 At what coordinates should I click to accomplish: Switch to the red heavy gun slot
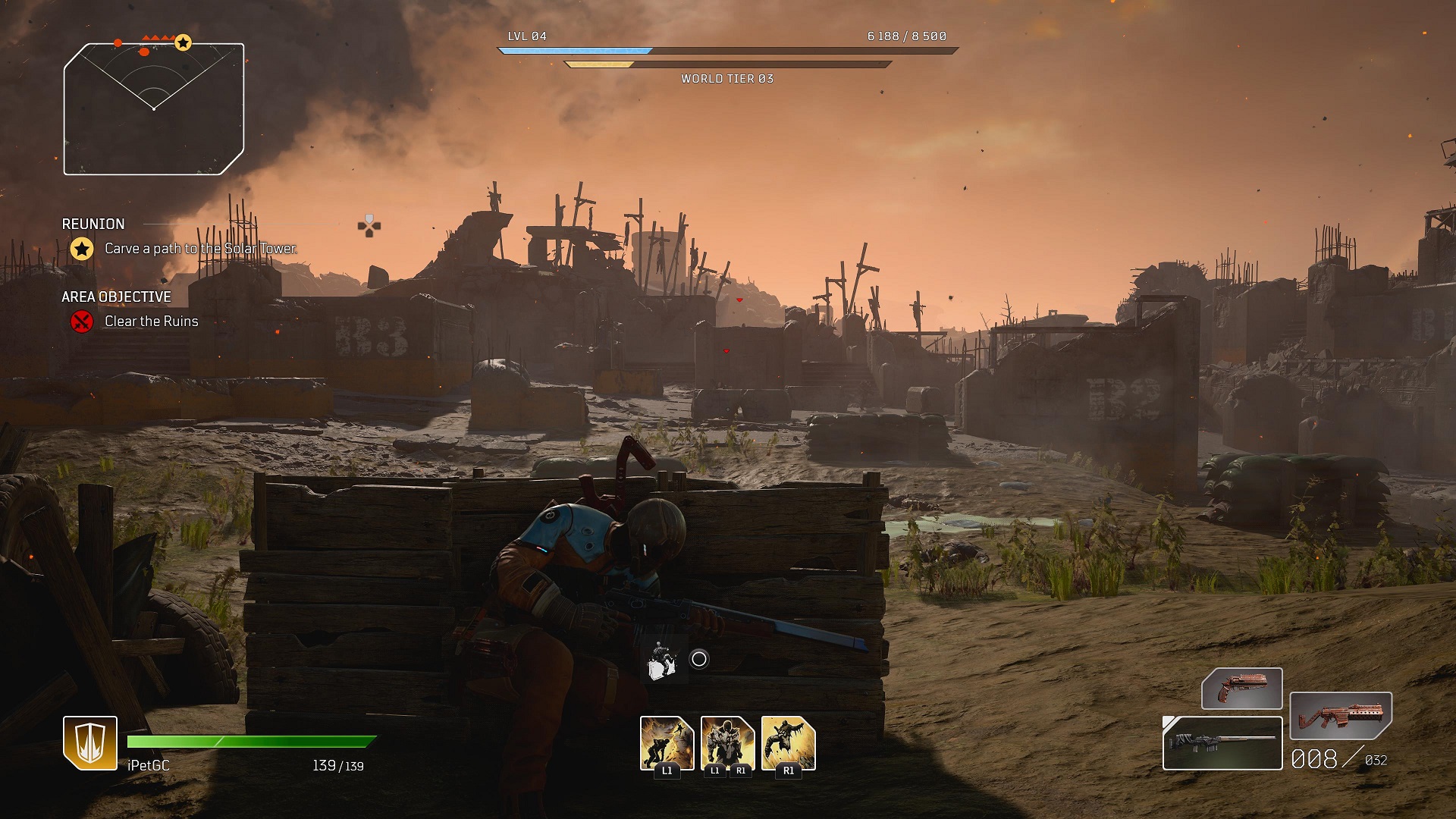pyautogui.click(x=1340, y=716)
